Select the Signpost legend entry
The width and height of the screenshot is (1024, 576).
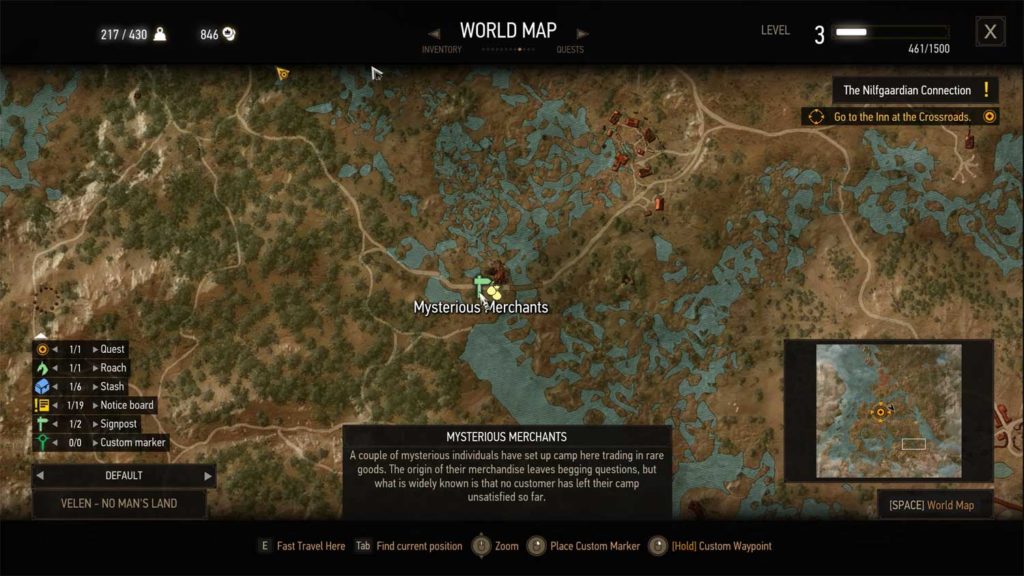tap(119, 424)
